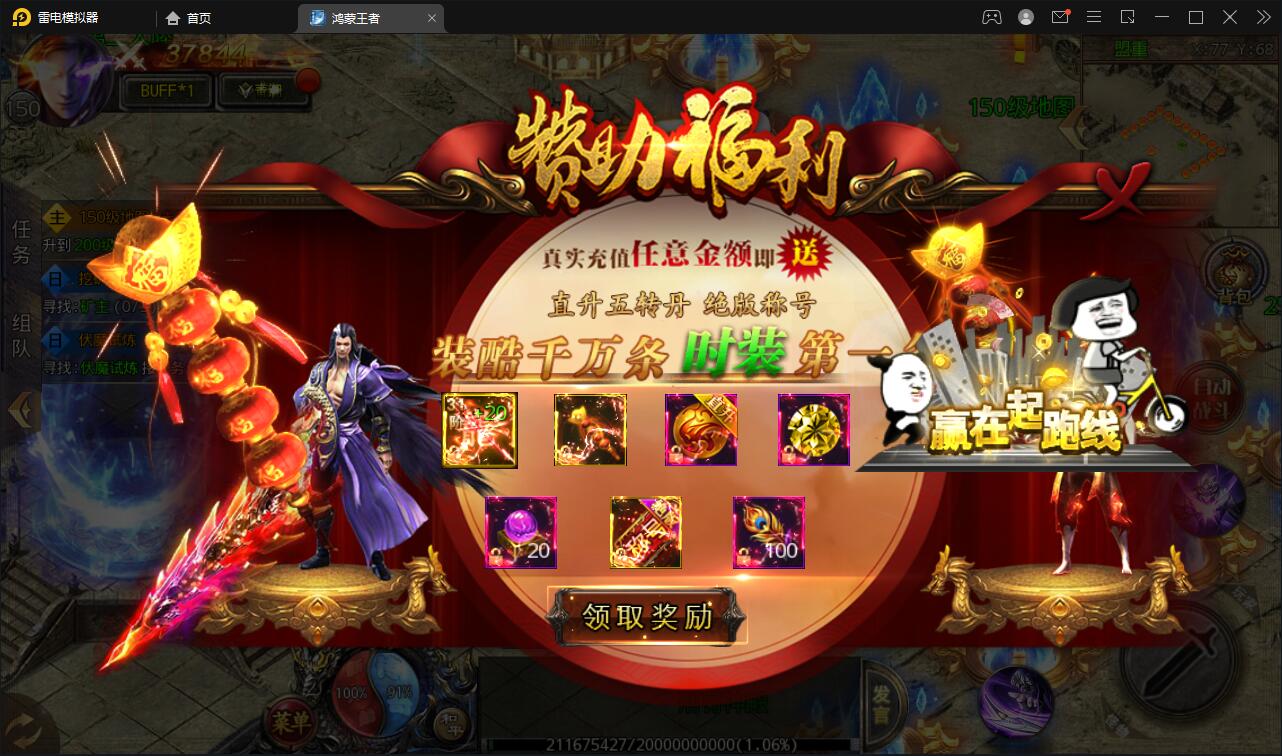This screenshot has width=1282, height=756.
Task: Open the emulator hamburger menu
Action: tap(1094, 17)
